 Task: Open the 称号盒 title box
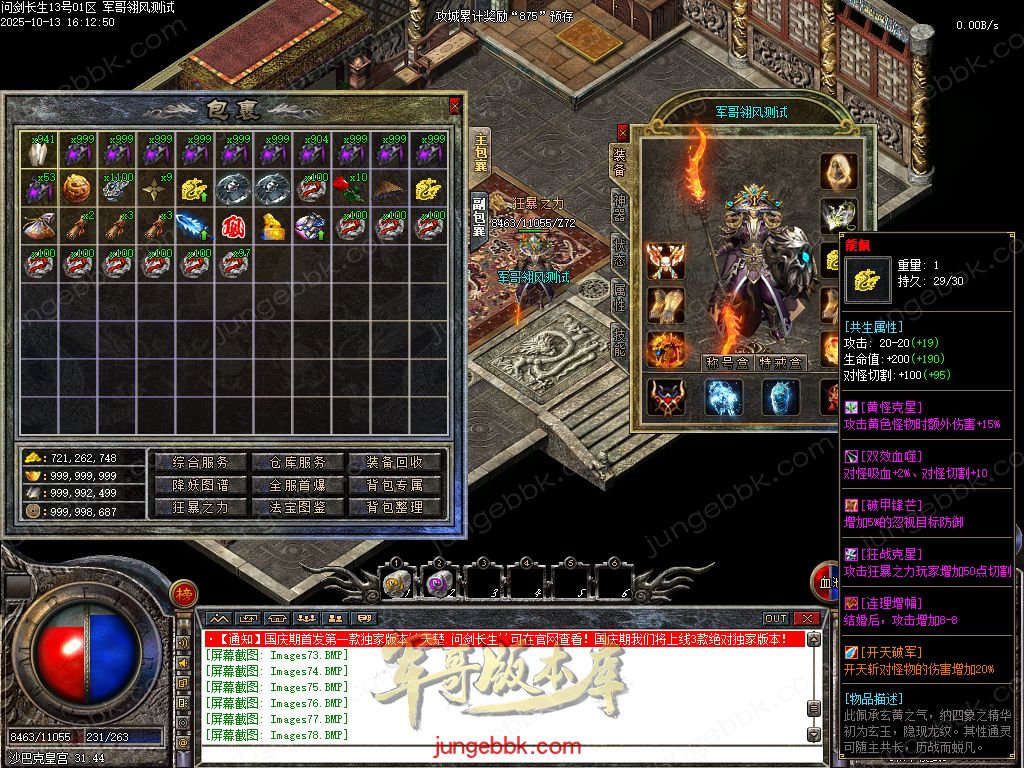tap(727, 362)
